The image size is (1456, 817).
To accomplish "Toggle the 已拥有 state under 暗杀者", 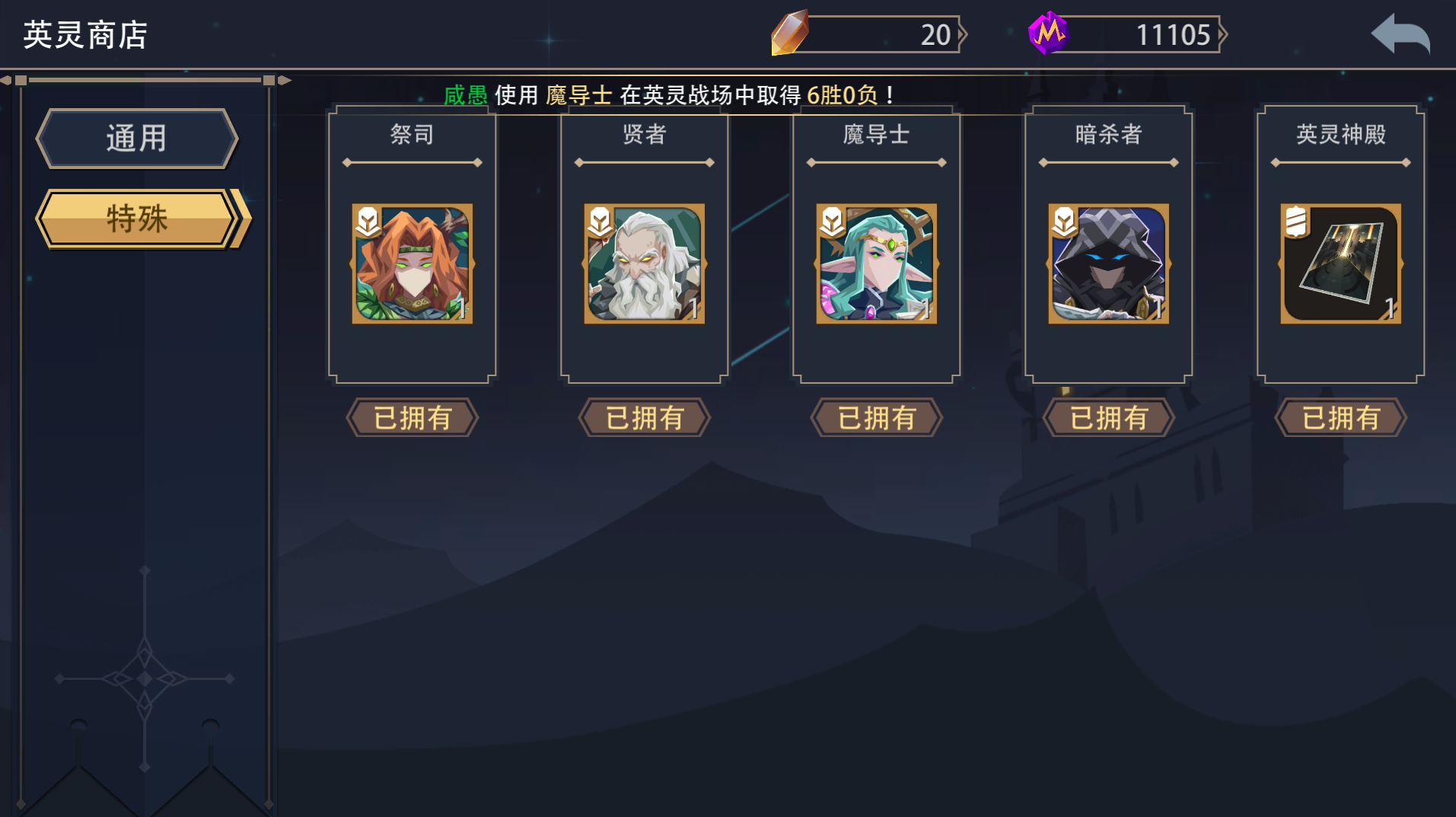I will click(1108, 417).
